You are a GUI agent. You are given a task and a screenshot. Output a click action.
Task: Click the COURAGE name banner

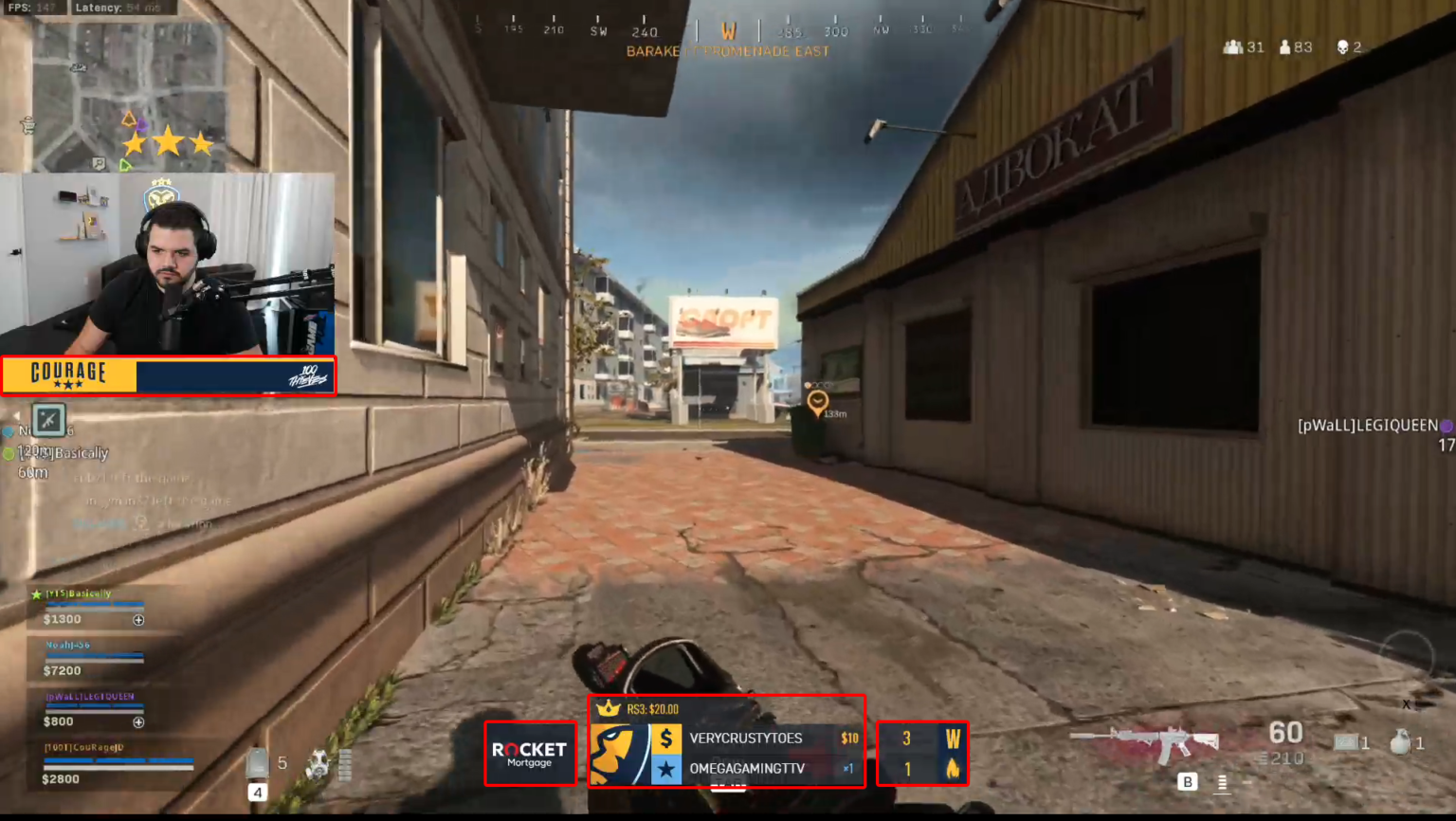coord(71,374)
